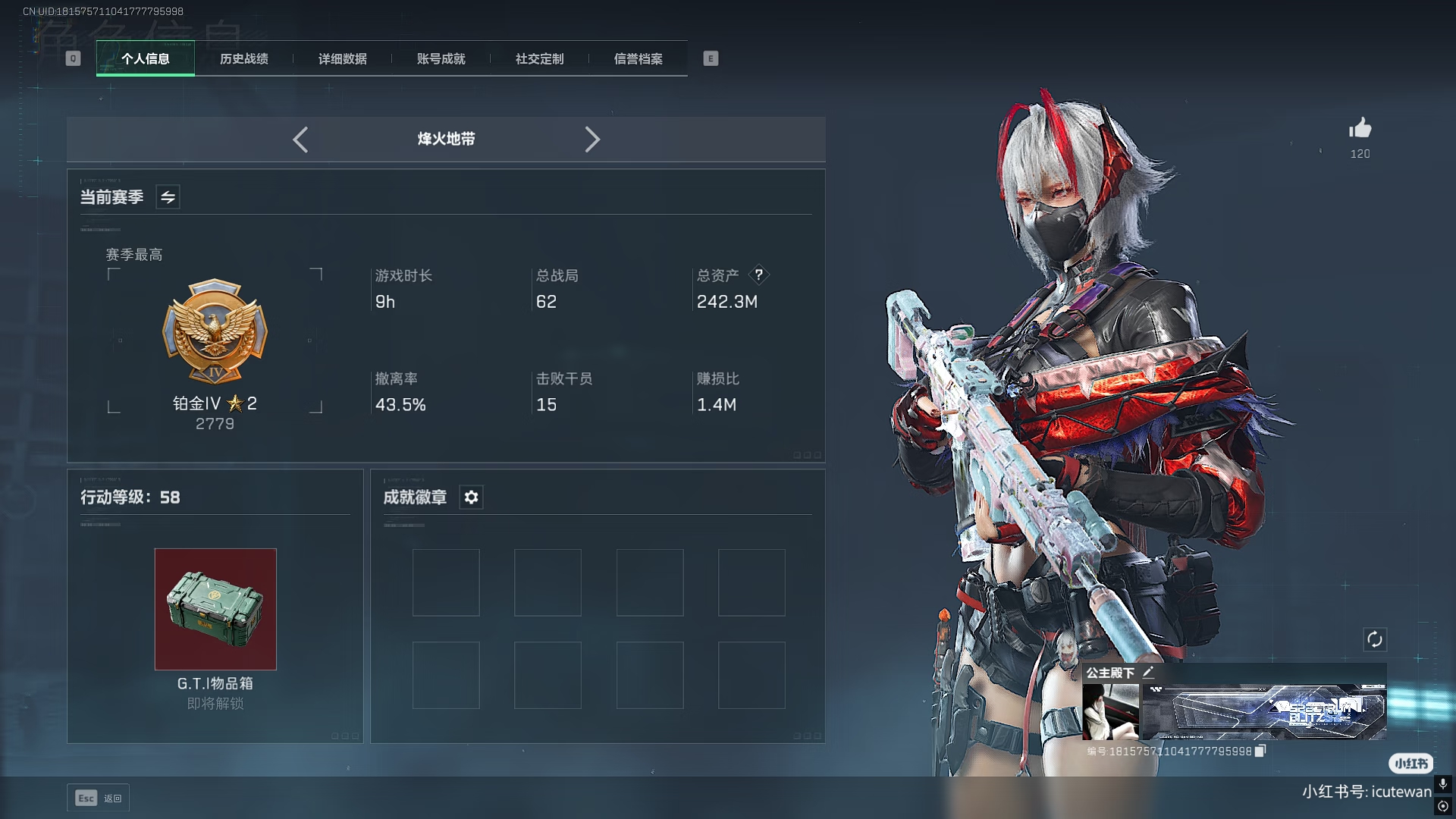Open the 总资产 question mark help tooltip

[x=760, y=275]
